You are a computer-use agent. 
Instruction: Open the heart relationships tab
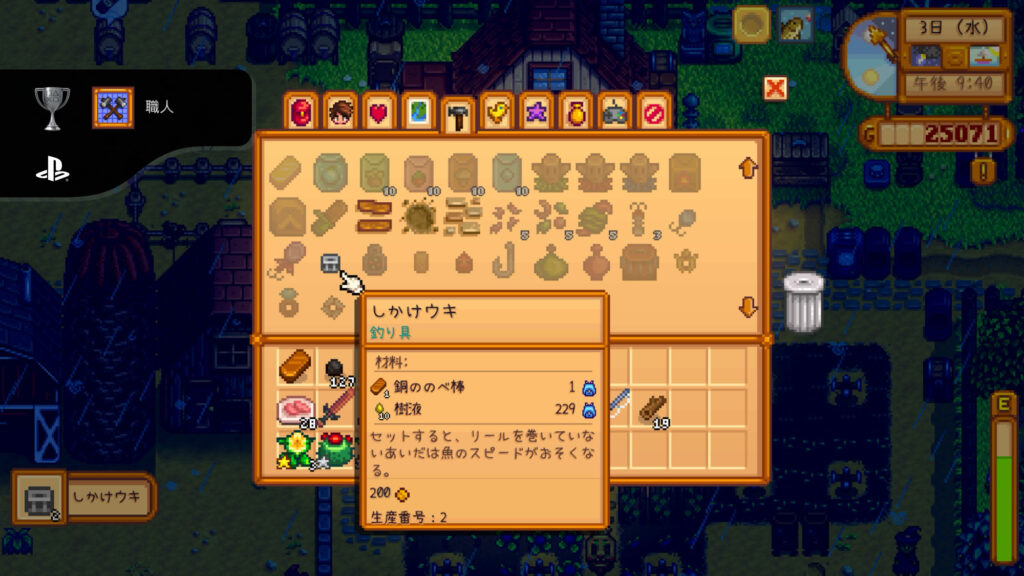379,113
